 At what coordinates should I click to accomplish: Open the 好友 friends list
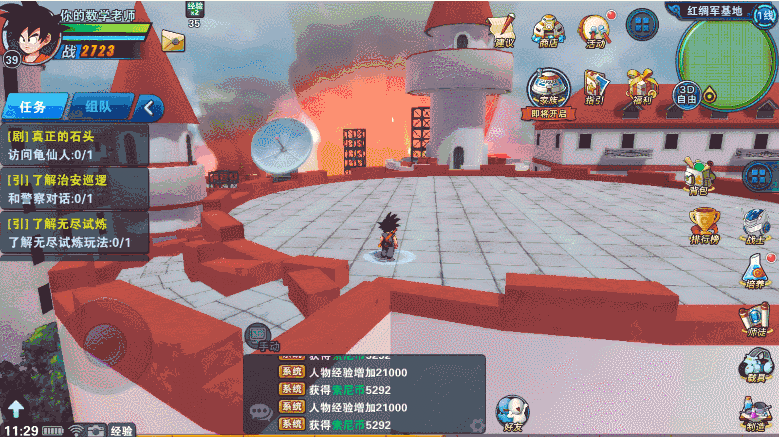click(513, 413)
